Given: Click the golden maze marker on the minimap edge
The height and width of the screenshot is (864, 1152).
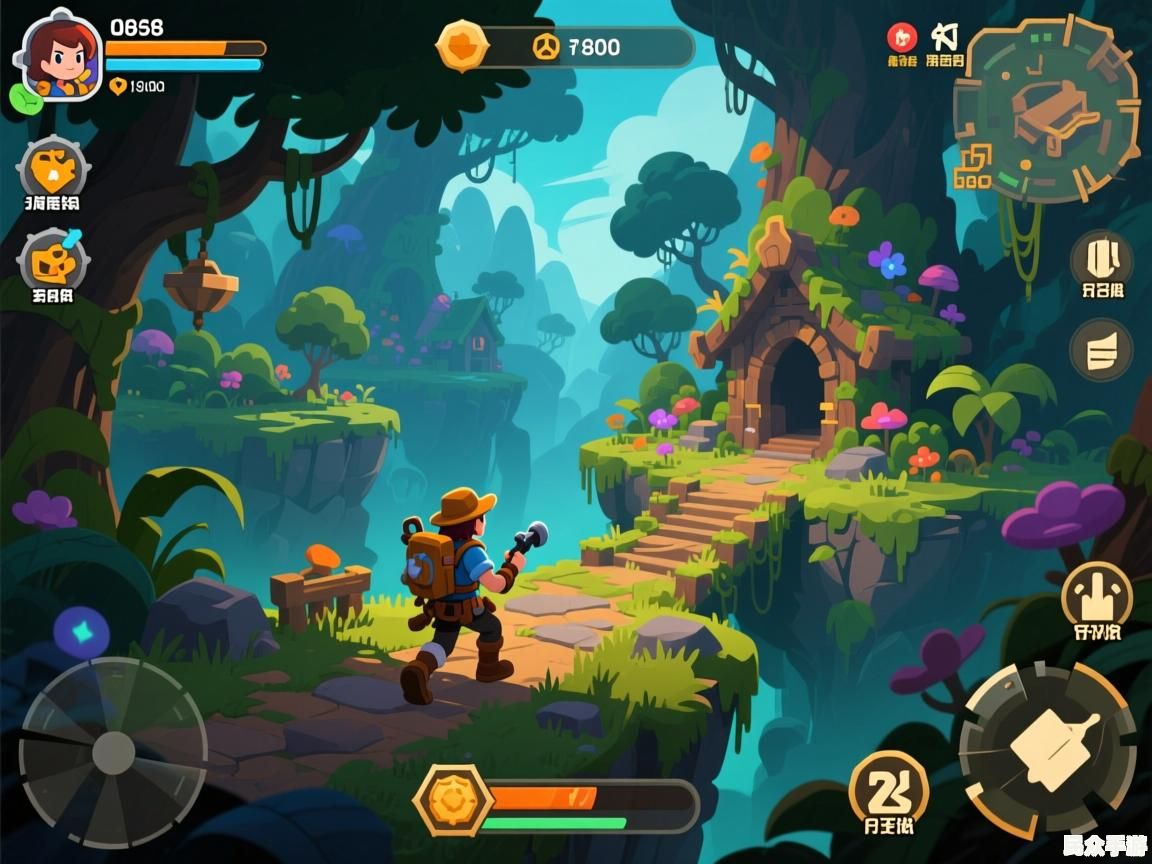Looking at the screenshot, I should coord(972,168).
